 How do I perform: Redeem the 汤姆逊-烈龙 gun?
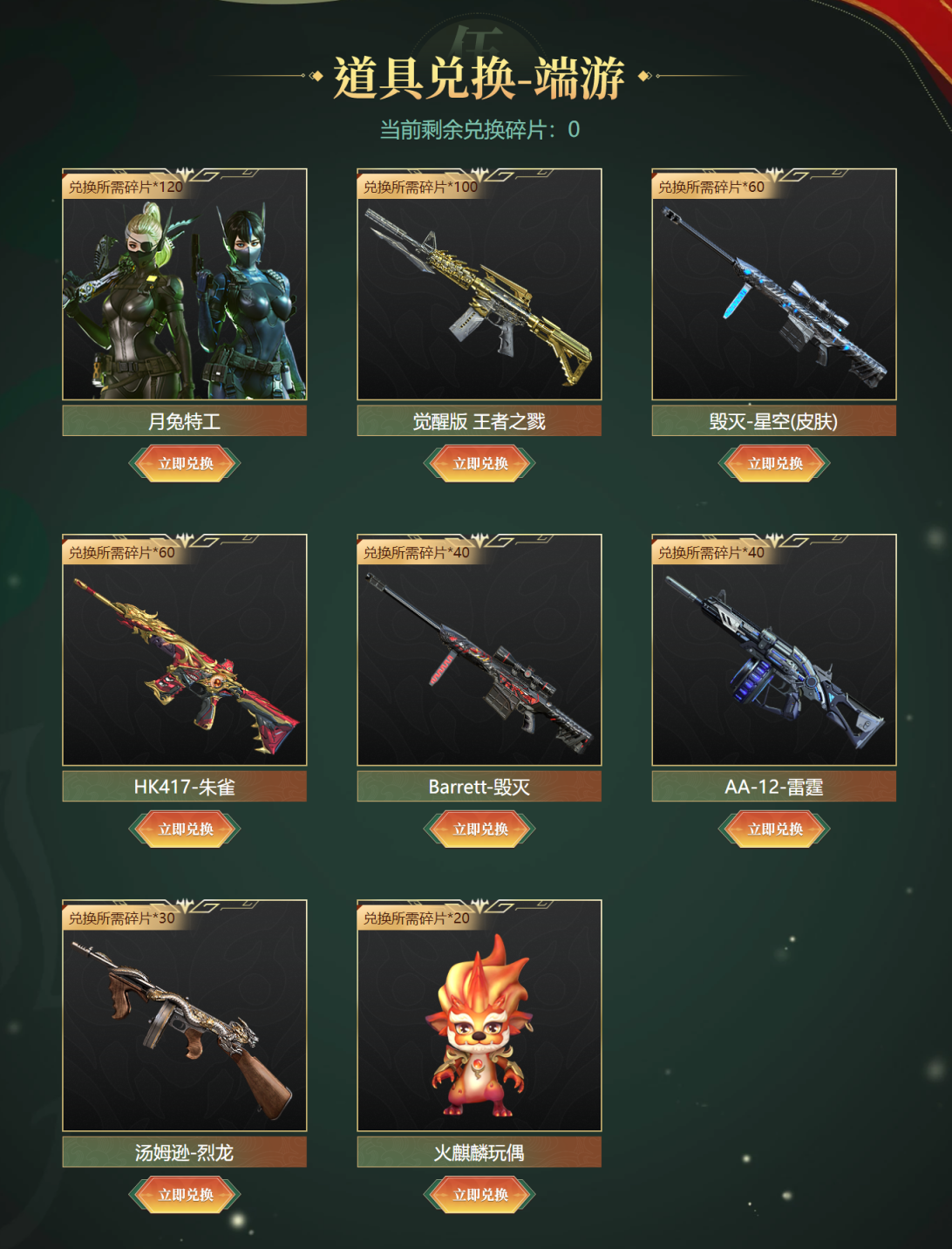(x=185, y=1194)
